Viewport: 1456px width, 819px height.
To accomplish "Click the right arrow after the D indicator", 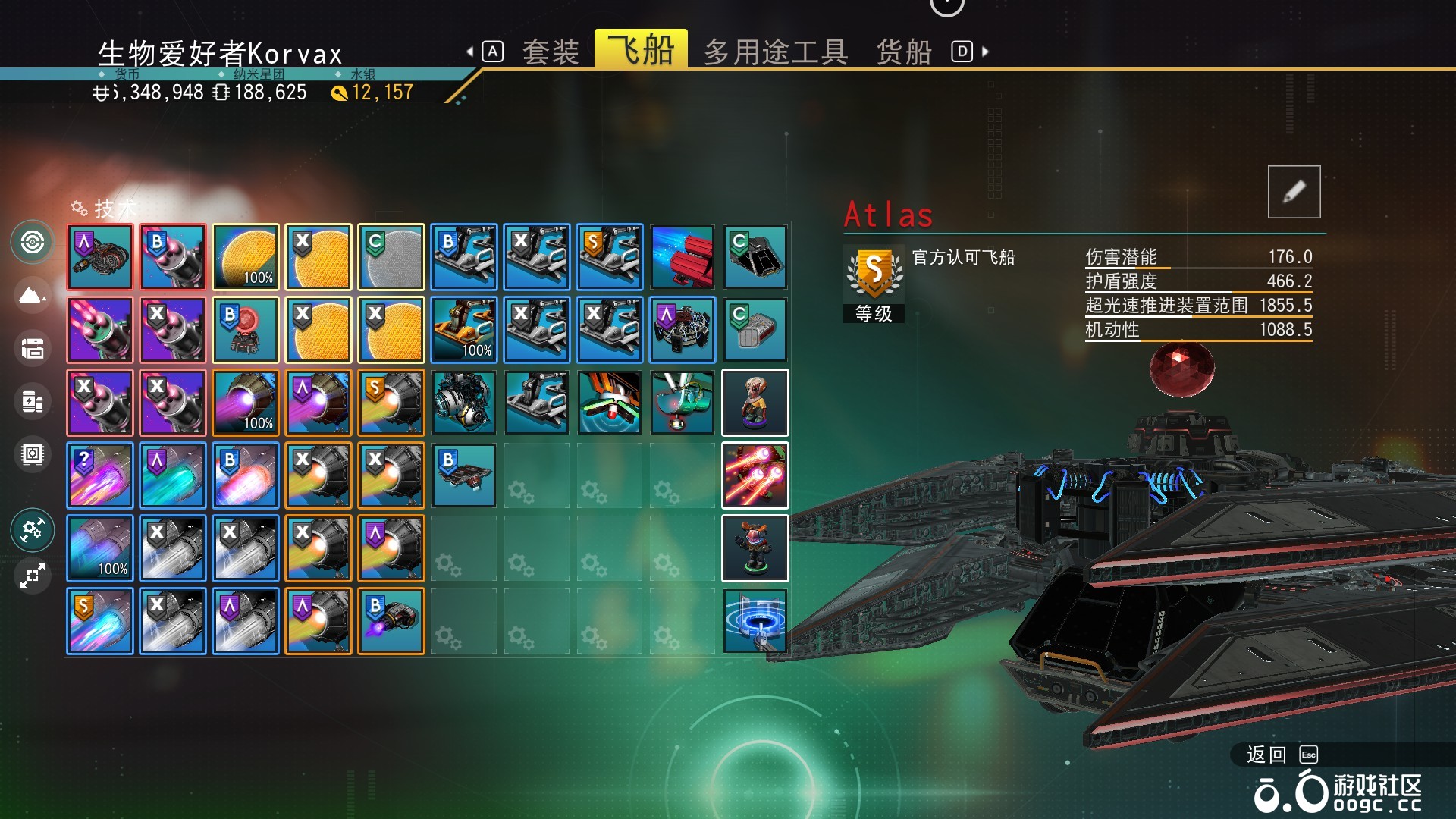I will [x=984, y=51].
